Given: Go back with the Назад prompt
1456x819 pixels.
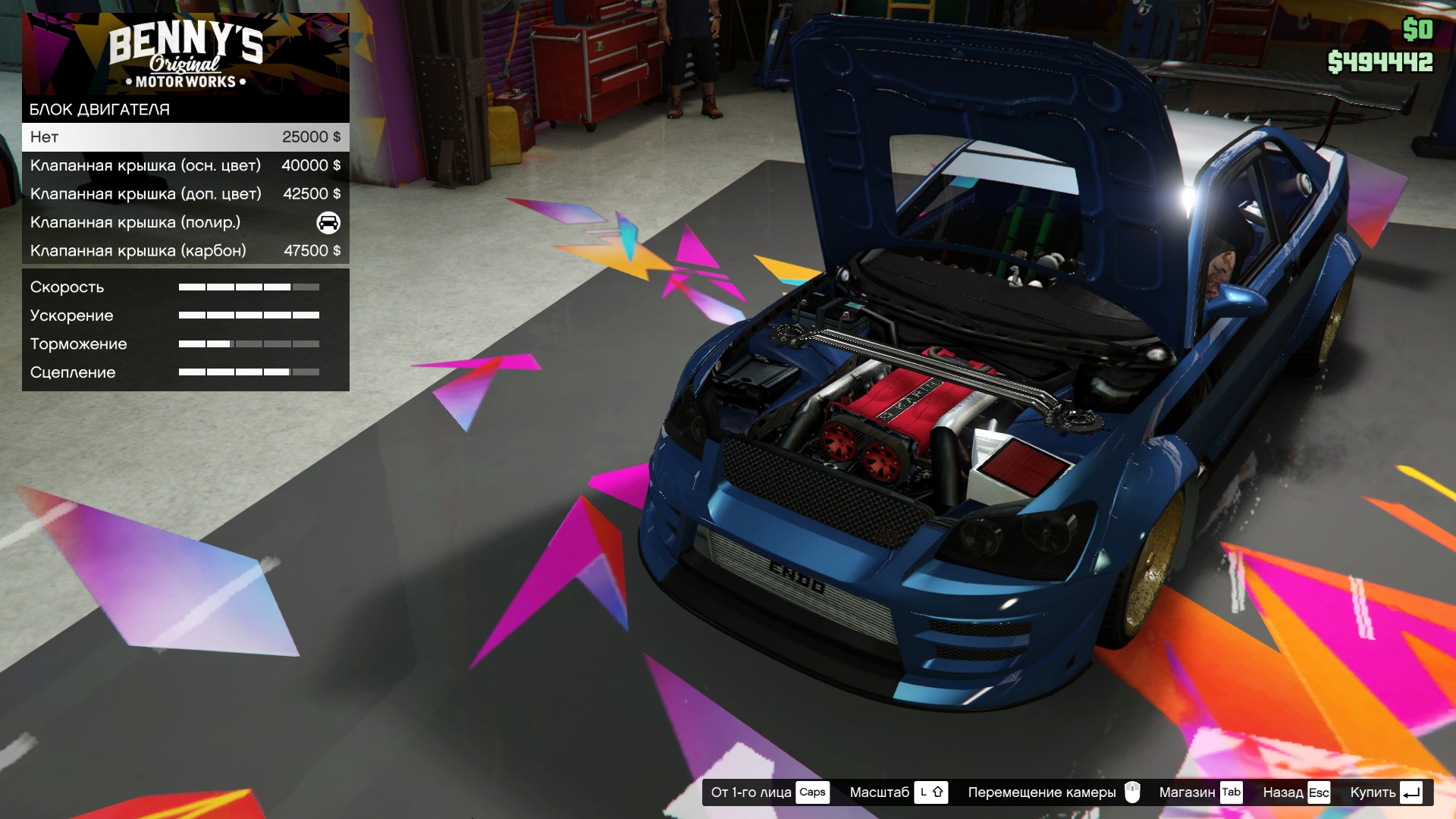Looking at the screenshot, I should [x=1296, y=792].
